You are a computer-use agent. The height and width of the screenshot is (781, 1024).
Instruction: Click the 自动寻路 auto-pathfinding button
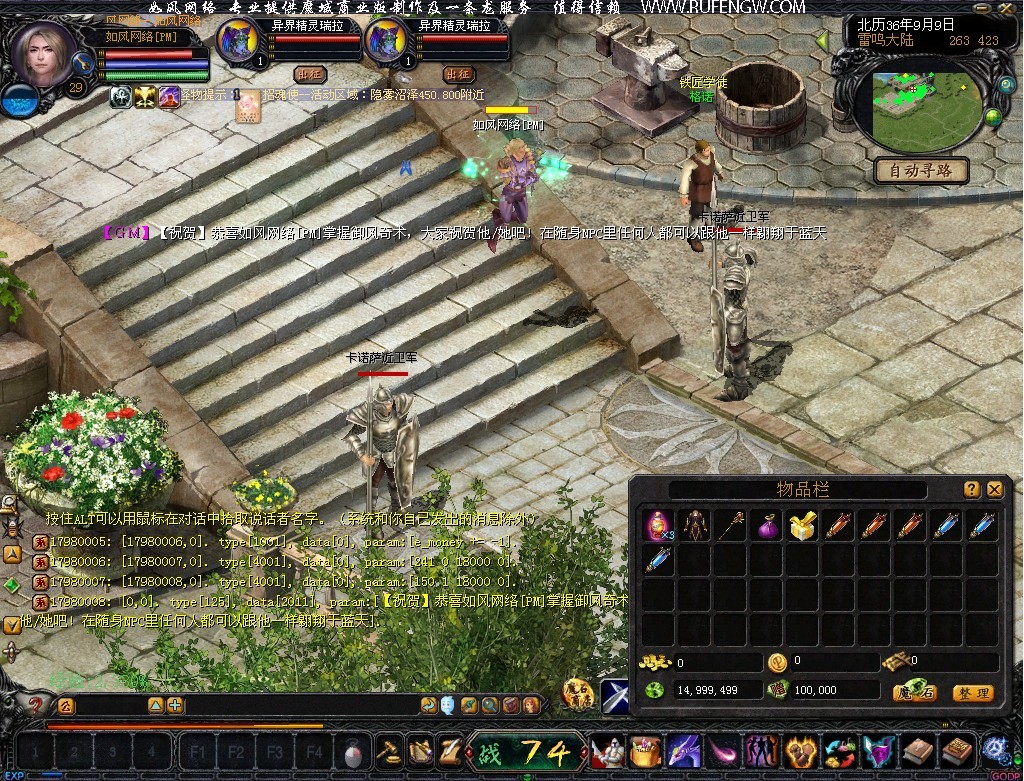(x=921, y=170)
